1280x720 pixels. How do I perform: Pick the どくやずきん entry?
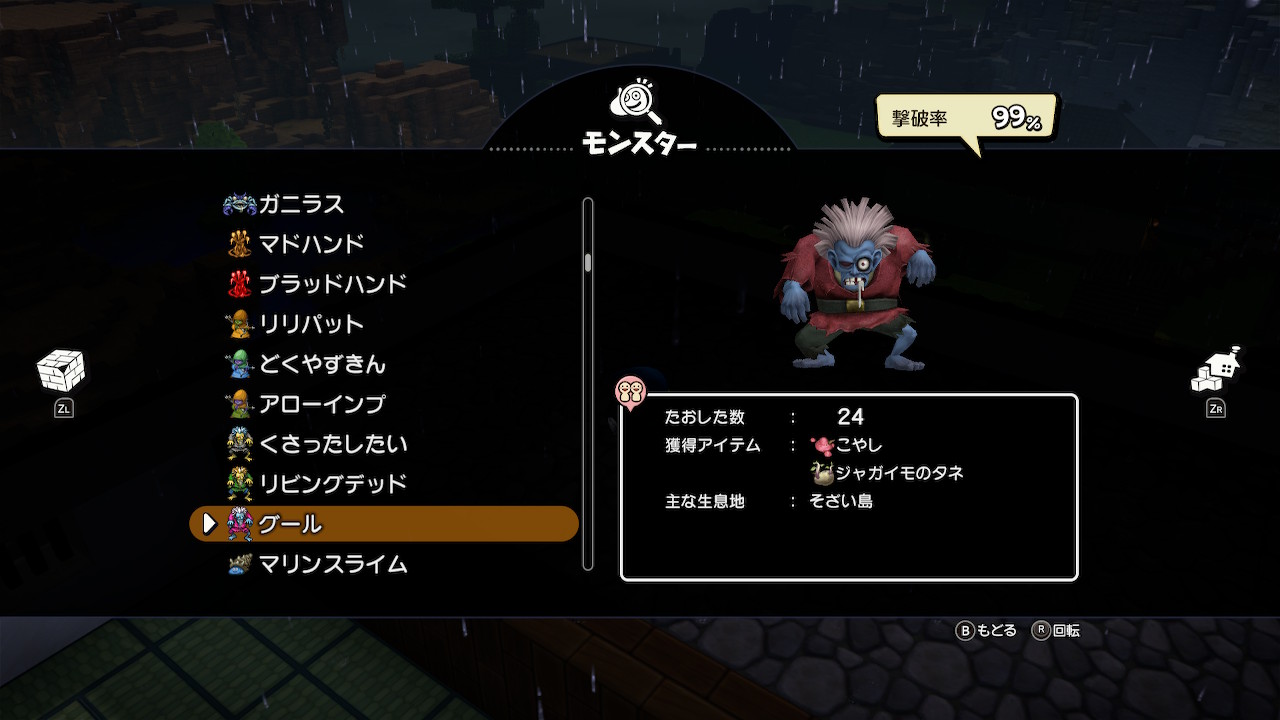pos(321,364)
